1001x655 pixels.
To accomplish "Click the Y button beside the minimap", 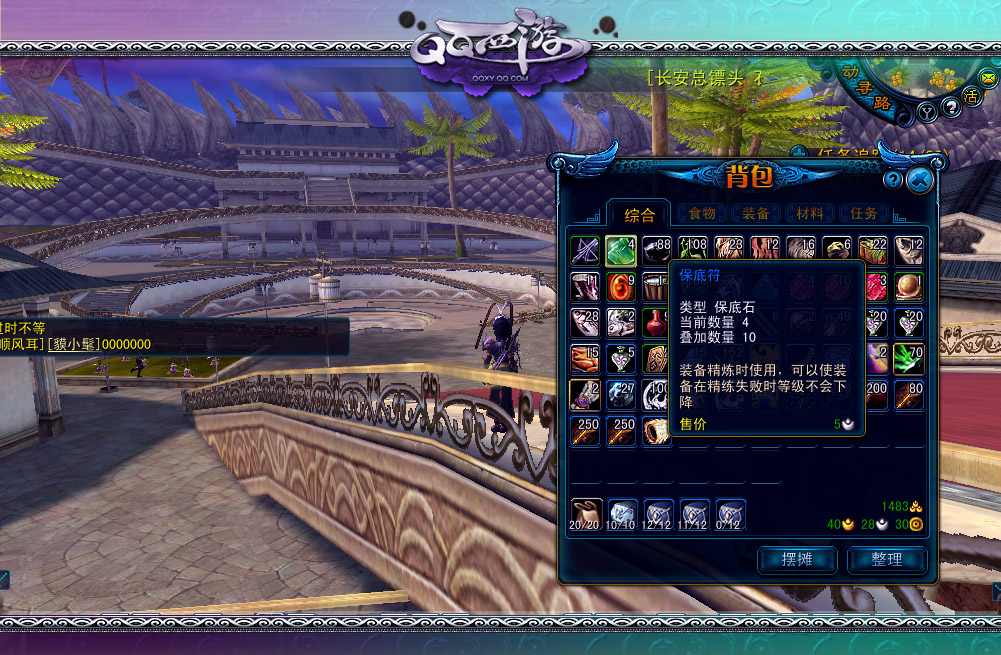I will click(x=927, y=112).
